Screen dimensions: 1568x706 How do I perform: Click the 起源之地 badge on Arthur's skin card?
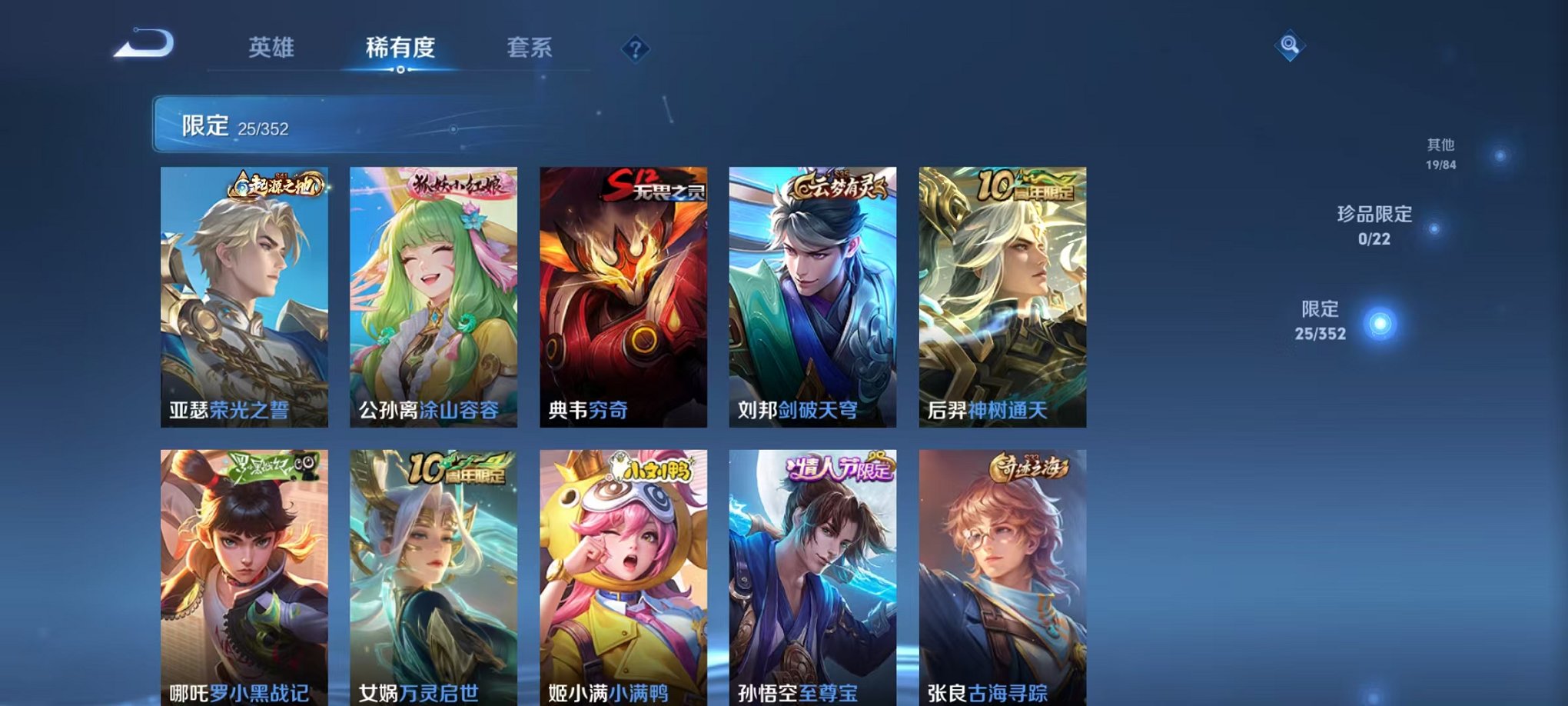277,185
